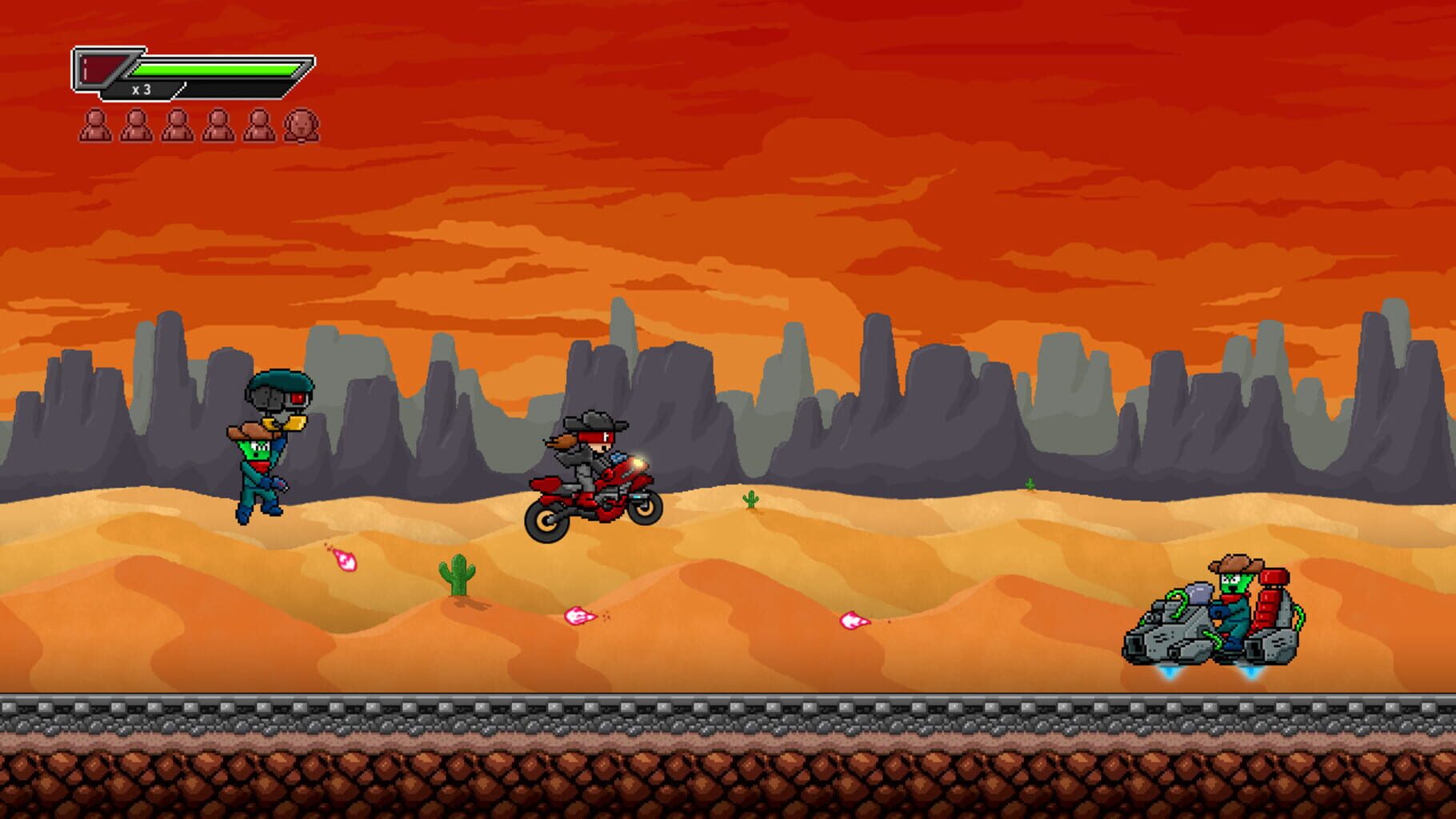Toggle the dog portrait at the row's end
The width and height of the screenshot is (1456, 819).
click(x=302, y=124)
